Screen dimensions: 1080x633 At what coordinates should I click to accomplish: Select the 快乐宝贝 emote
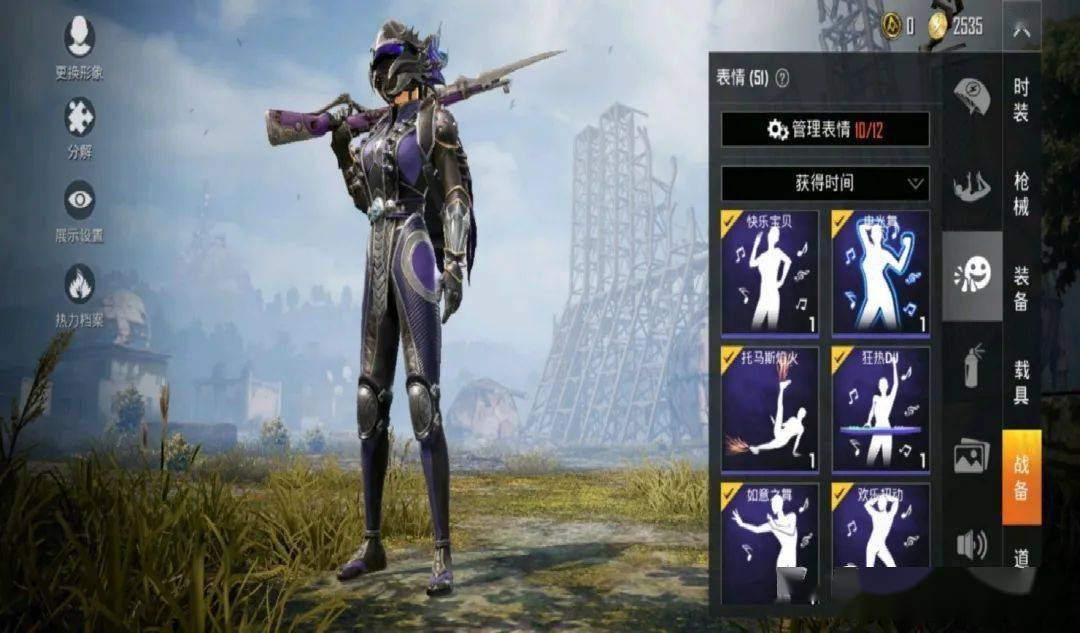tap(770, 271)
